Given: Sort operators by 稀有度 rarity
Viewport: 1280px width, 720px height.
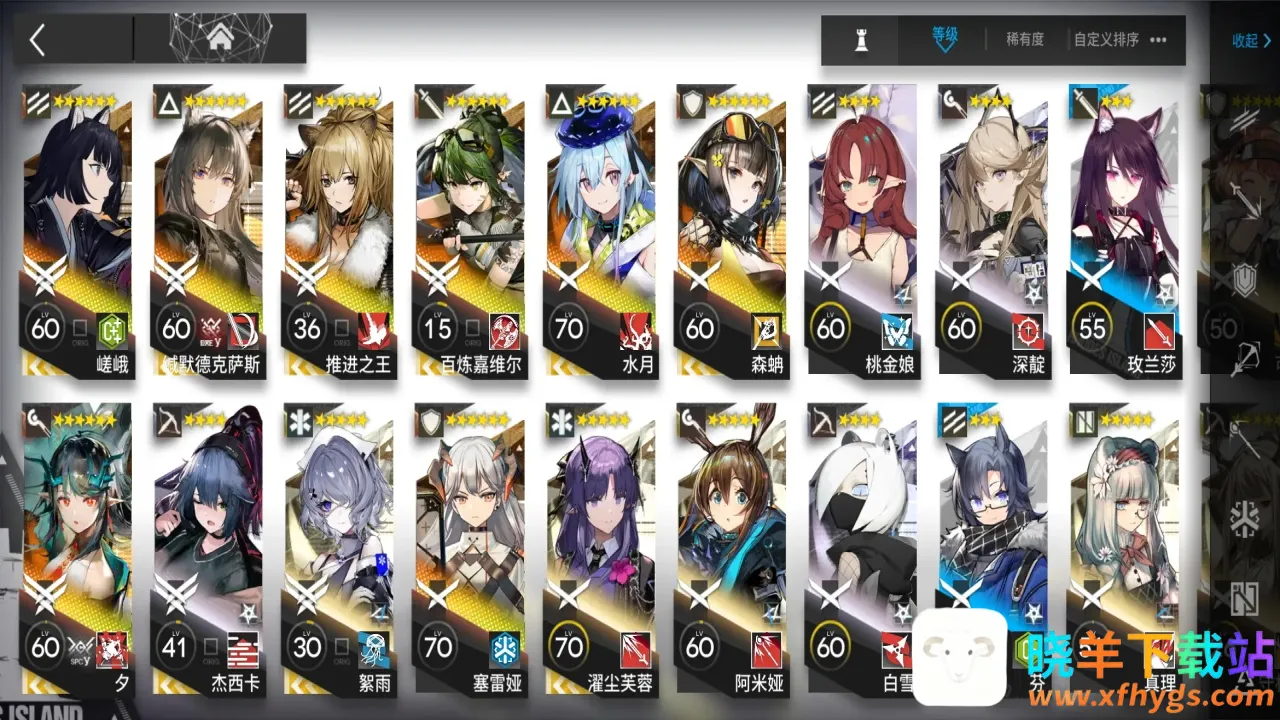Looking at the screenshot, I should [1025, 40].
